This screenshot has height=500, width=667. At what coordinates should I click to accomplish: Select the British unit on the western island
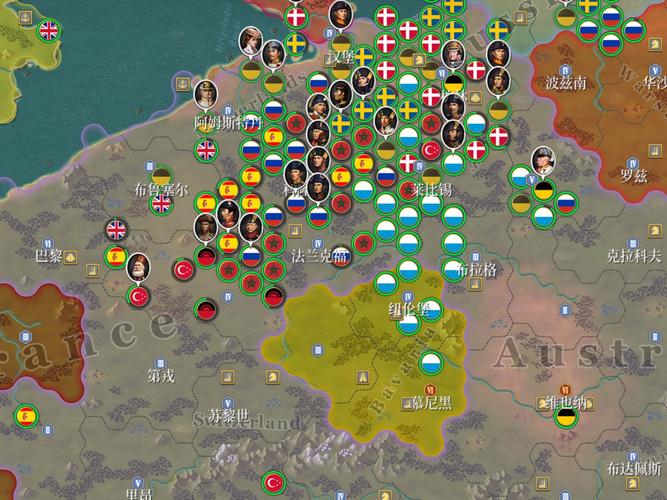[x=48, y=31]
